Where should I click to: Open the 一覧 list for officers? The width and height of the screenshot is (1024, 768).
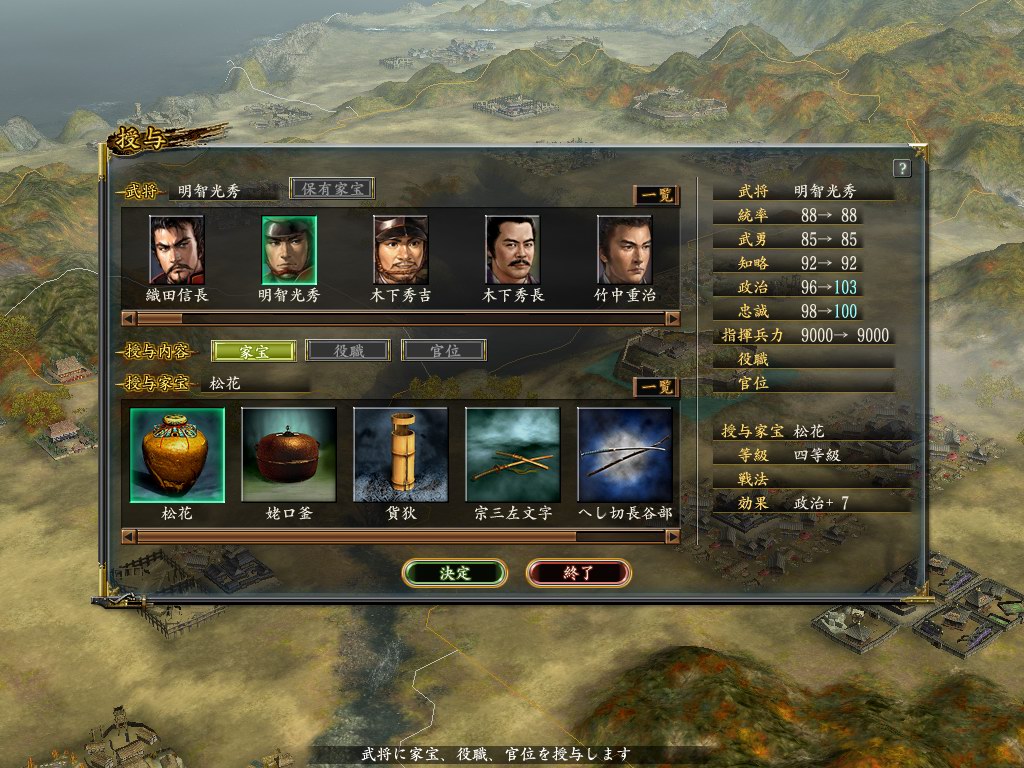point(656,196)
